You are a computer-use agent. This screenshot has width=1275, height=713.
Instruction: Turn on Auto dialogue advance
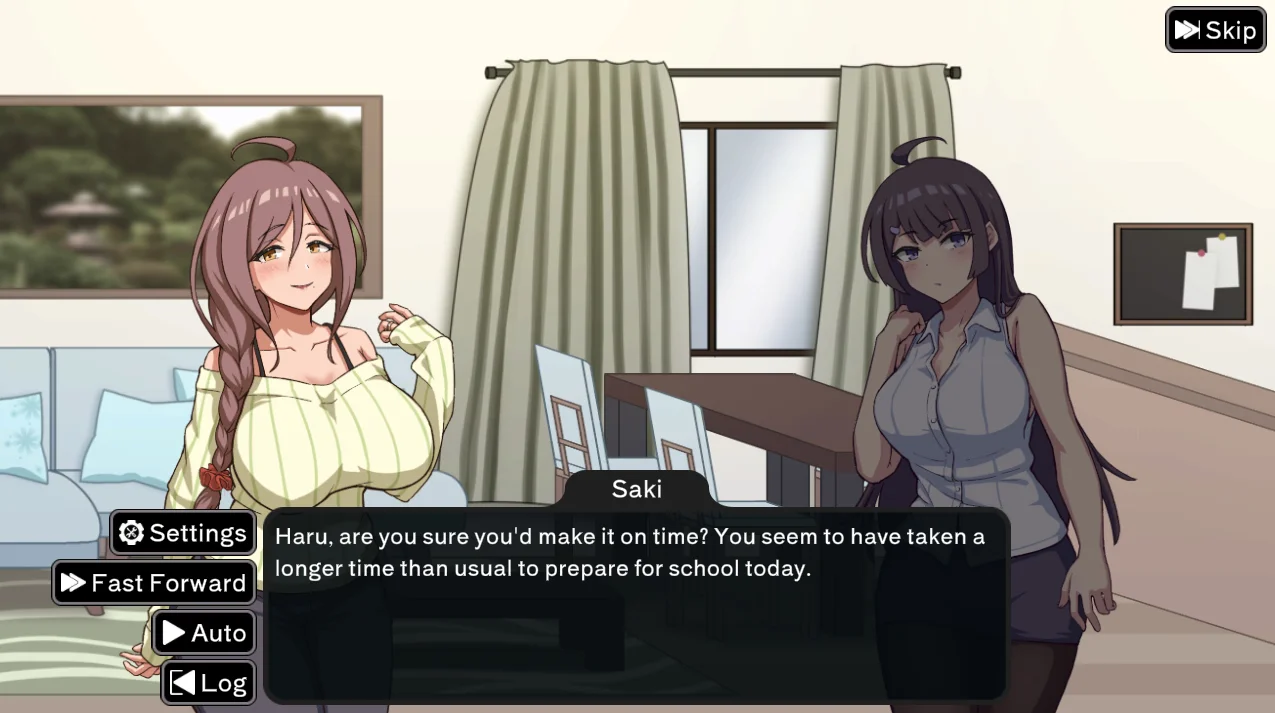click(x=204, y=633)
